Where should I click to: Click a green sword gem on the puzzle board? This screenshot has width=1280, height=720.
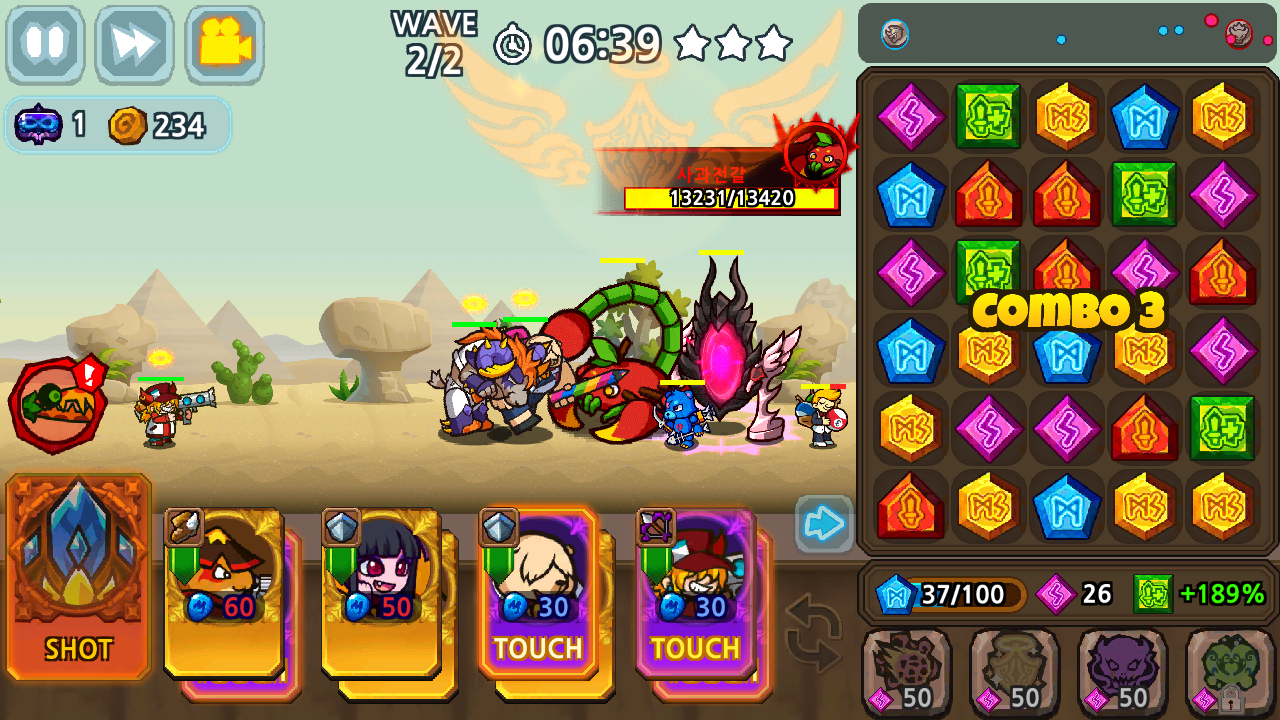(989, 117)
